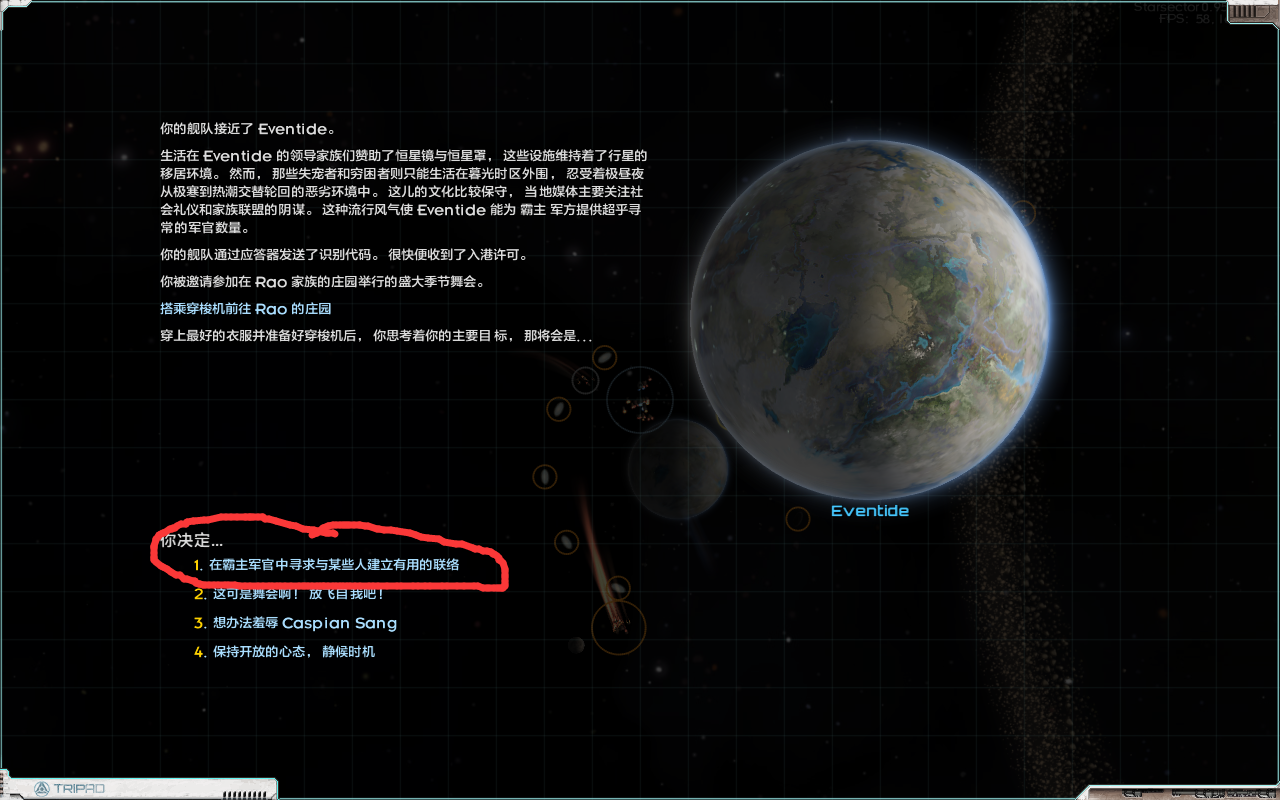Click the Eventide planet label

[869, 510]
